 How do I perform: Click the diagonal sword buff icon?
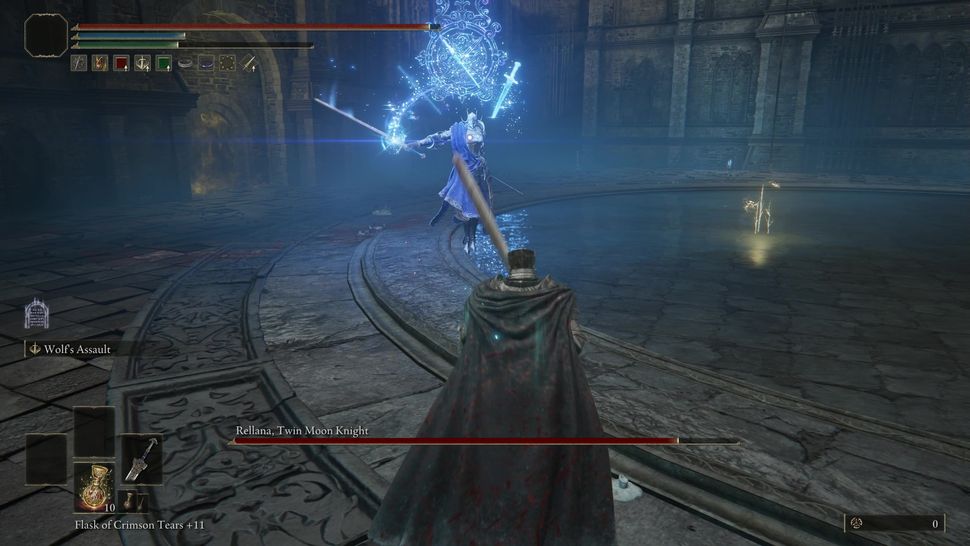[x=248, y=63]
